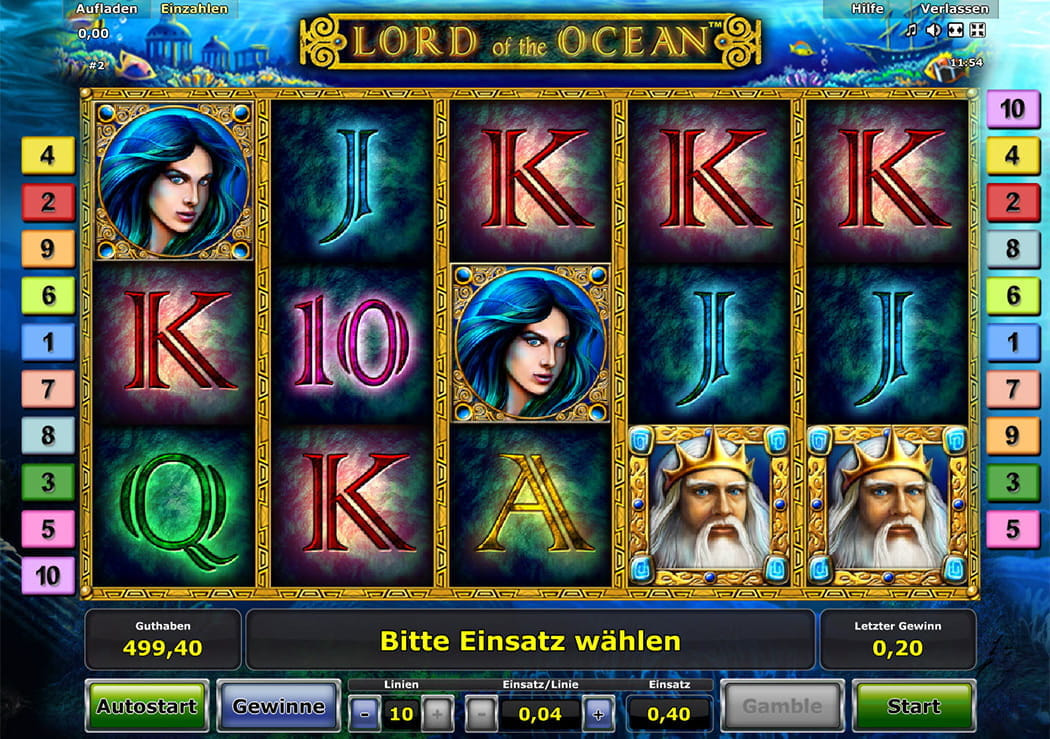Click the four-arrows fullscreen icon

(x=977, y=30)
